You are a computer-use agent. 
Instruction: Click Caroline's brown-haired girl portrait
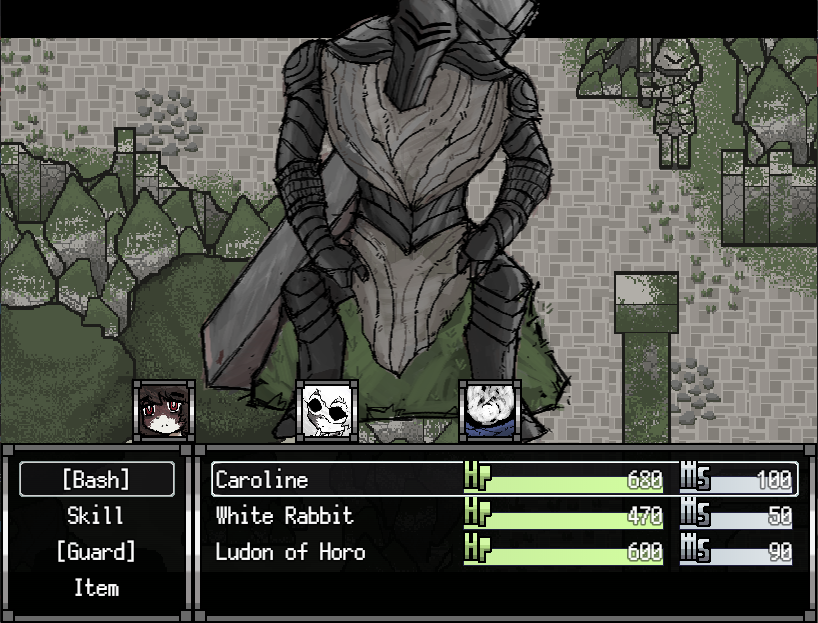click(x=163, y=409)
